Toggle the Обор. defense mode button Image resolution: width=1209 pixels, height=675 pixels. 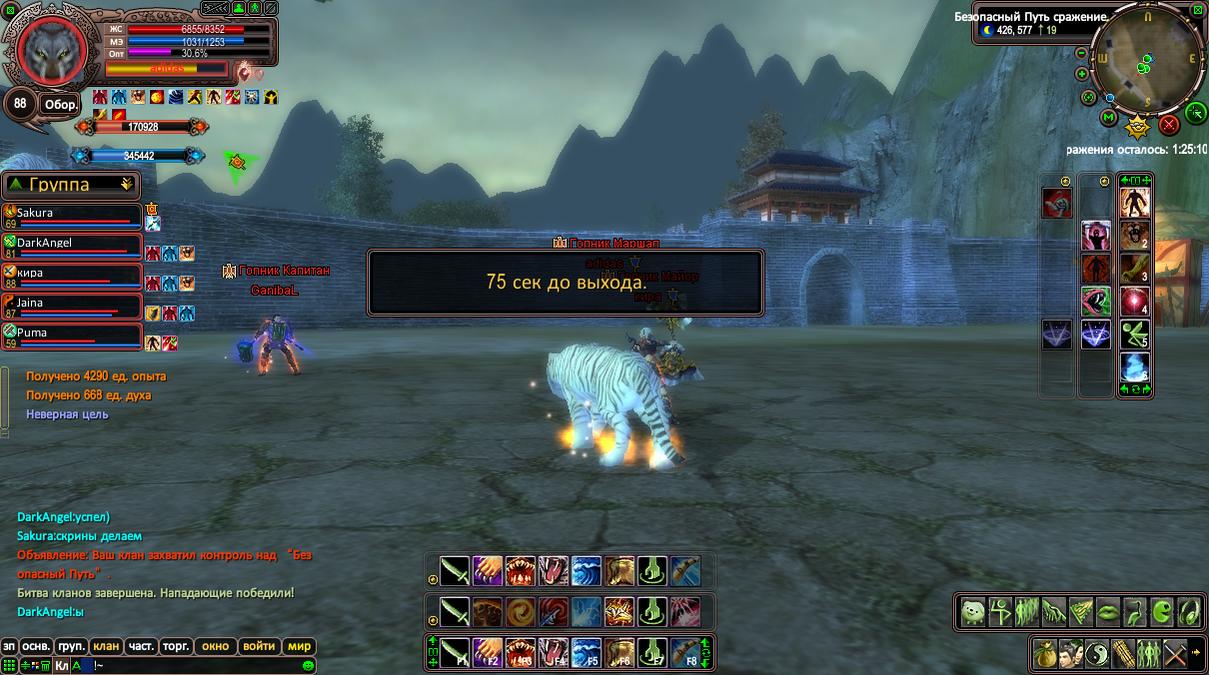click(x=60, y=105)
